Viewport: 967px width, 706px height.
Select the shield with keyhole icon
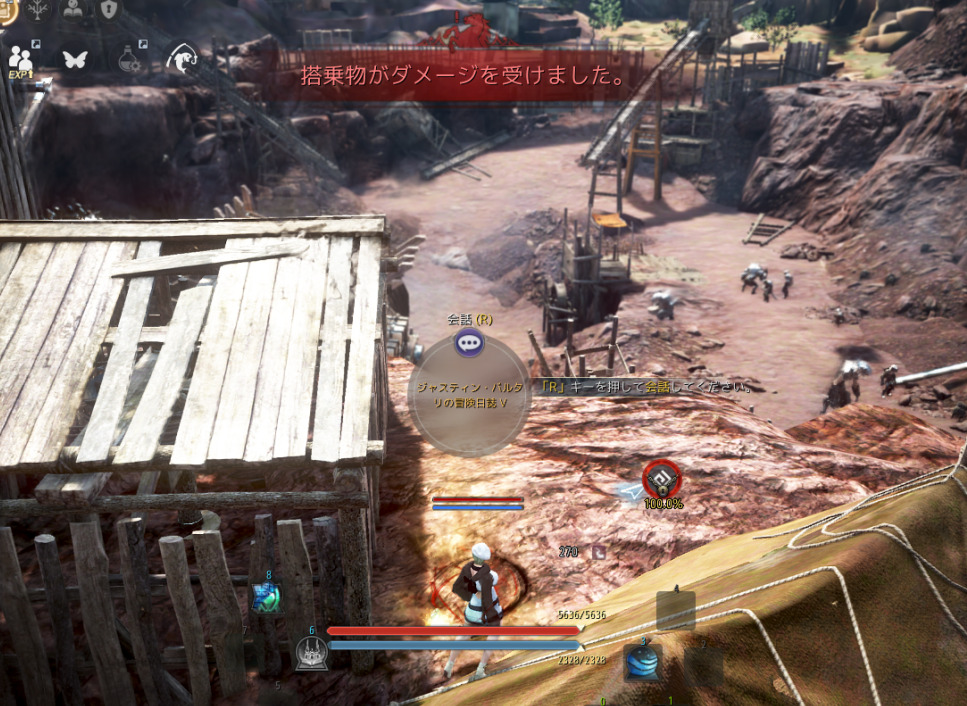[107, 8]
